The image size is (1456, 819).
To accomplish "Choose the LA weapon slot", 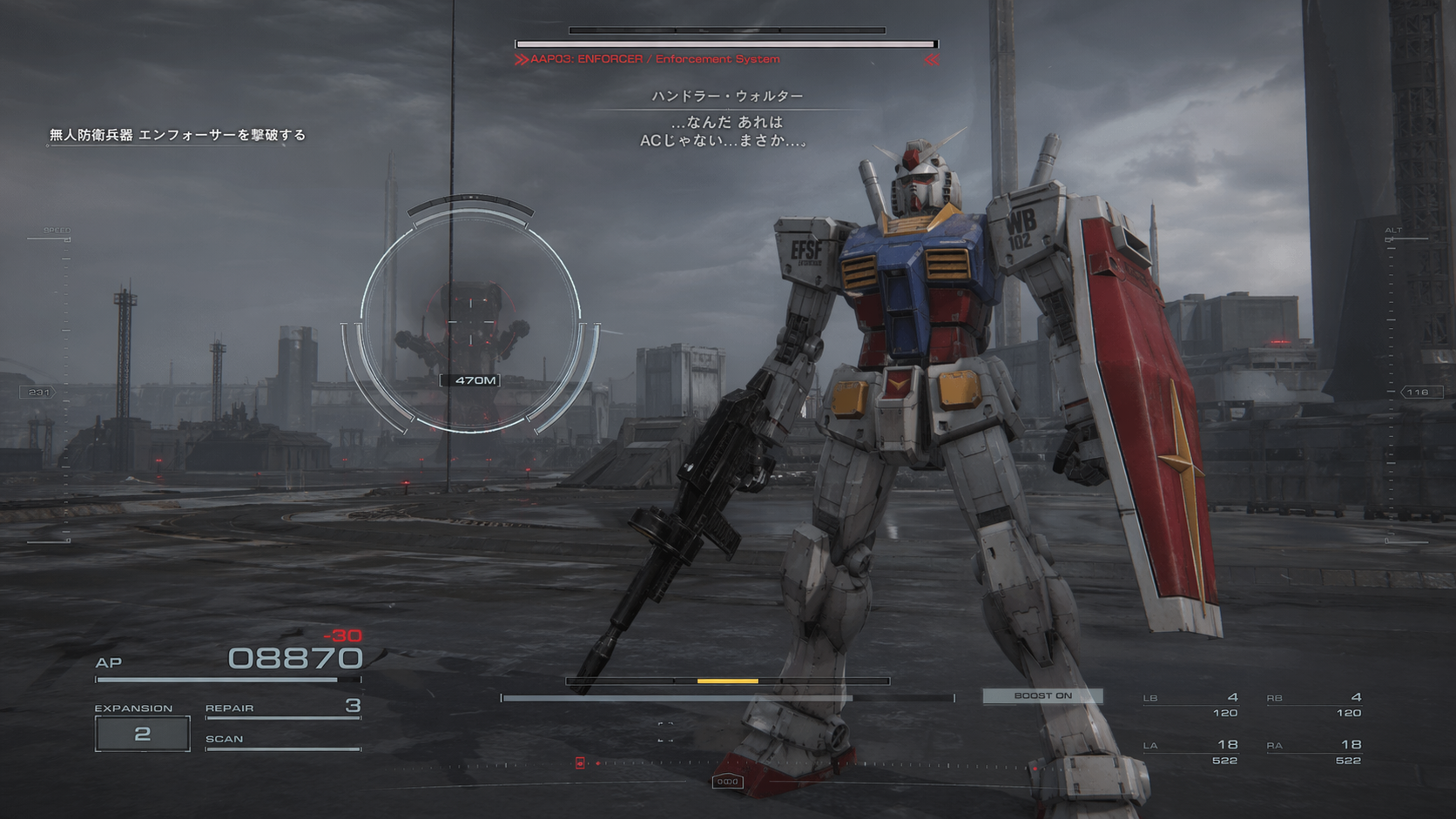I will coord(1191,751).
